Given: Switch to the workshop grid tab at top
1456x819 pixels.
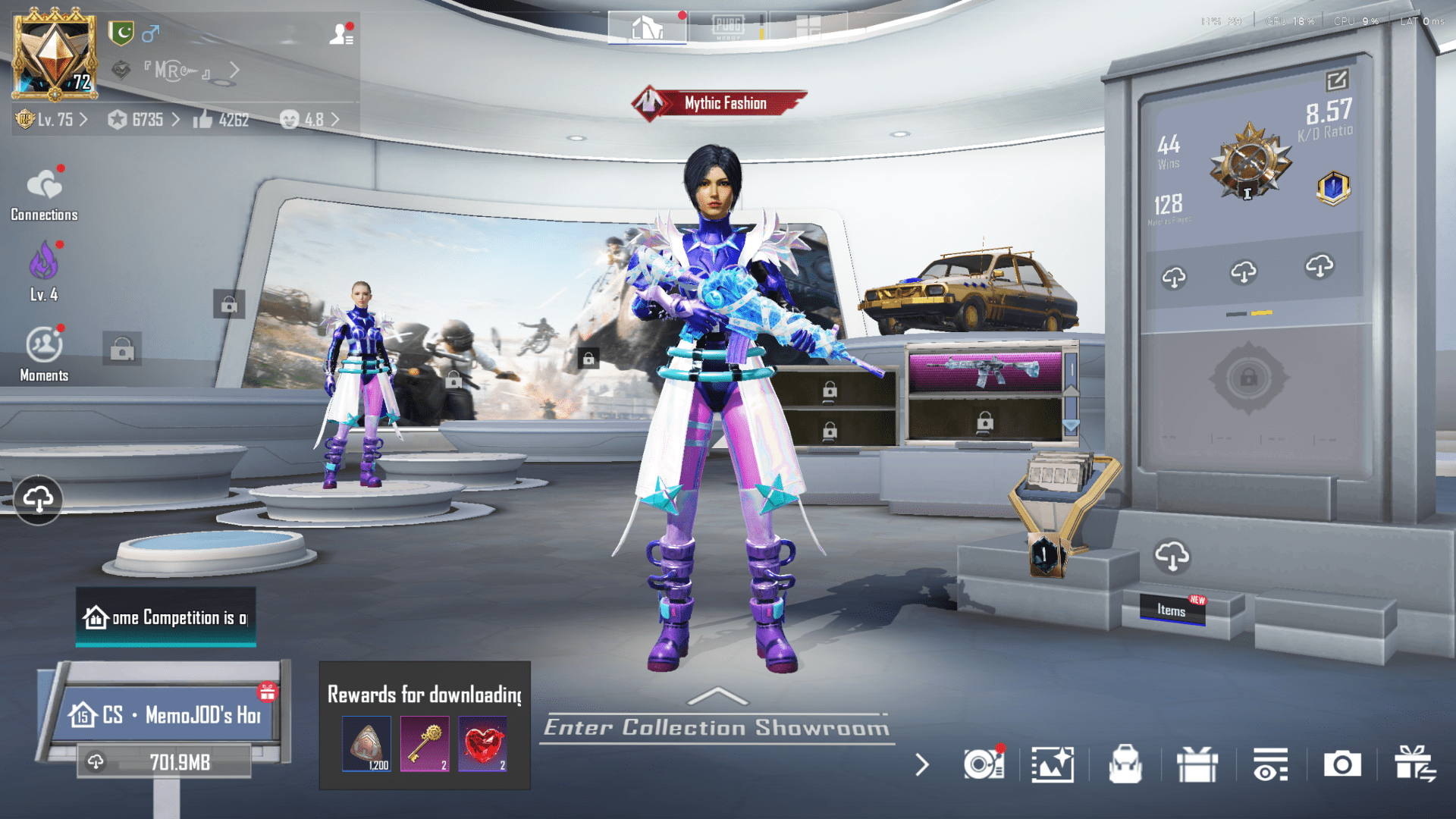Looking at the screenshot, I should tap(809, 25).
